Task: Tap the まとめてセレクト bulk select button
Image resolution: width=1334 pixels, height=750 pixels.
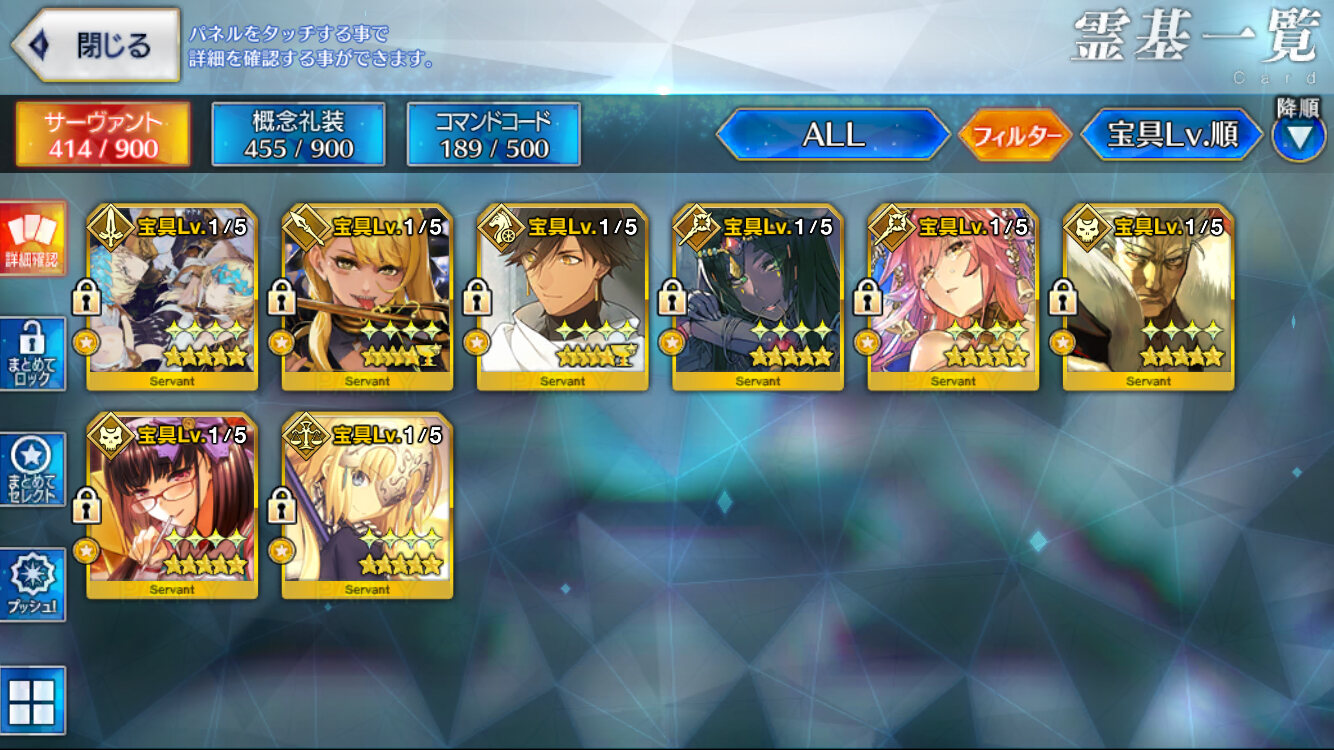Action: pyautogui.click(x=32, y=470)
